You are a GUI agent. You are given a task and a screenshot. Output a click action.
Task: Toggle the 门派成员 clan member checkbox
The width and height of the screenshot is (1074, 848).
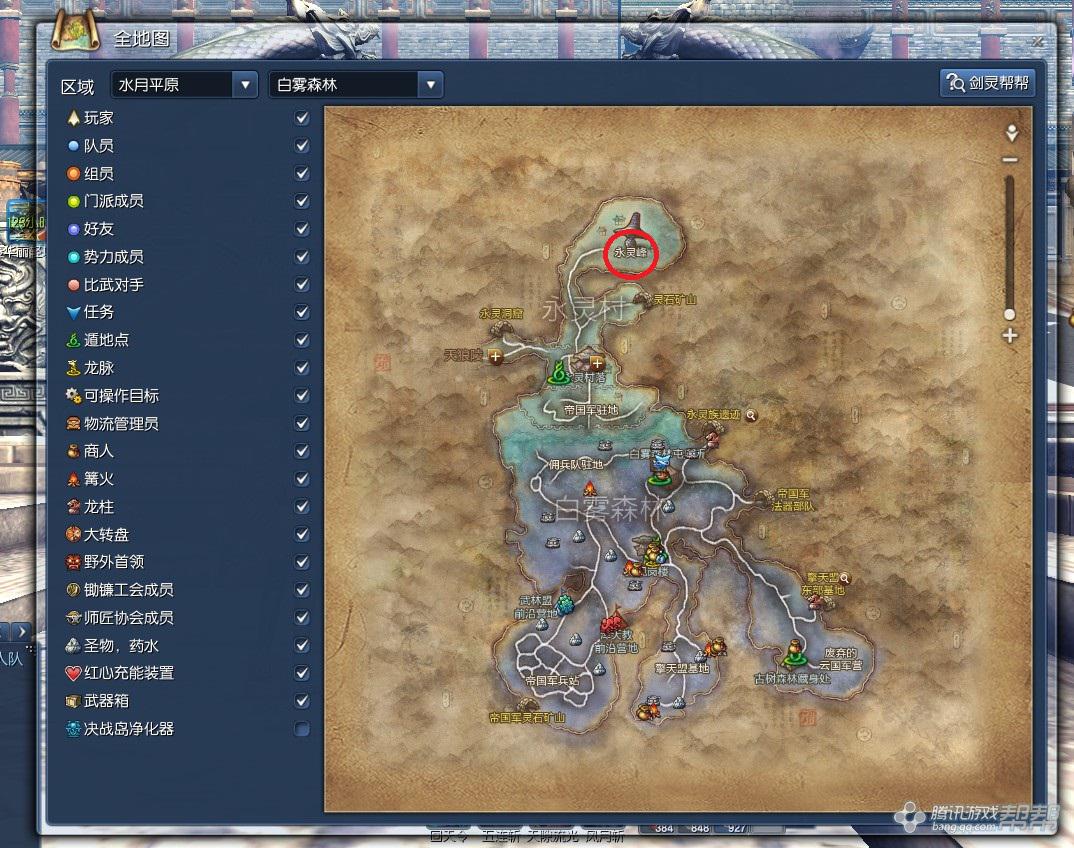click(302, 201)
